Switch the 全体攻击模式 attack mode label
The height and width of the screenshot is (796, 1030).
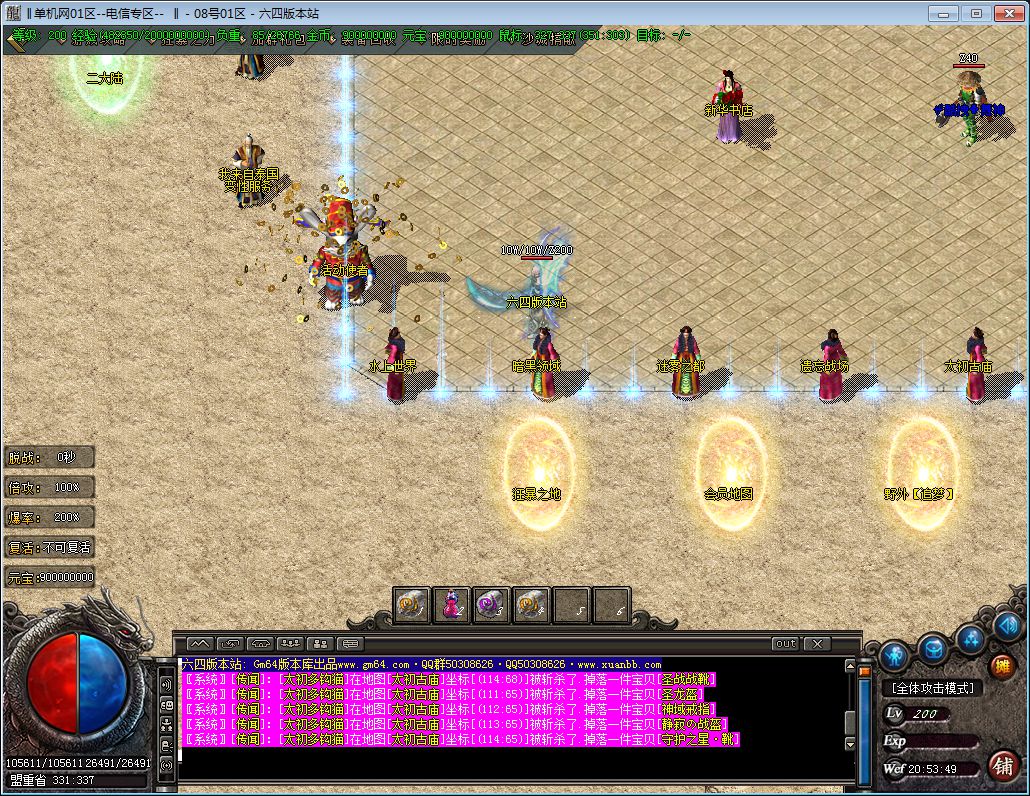point(932,688)
